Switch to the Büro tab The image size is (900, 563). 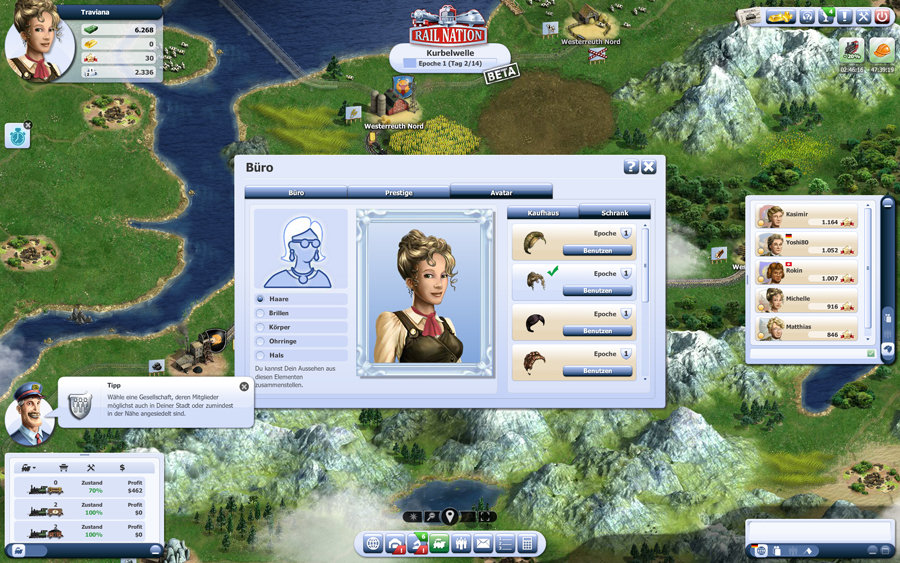tap(296, 191)
